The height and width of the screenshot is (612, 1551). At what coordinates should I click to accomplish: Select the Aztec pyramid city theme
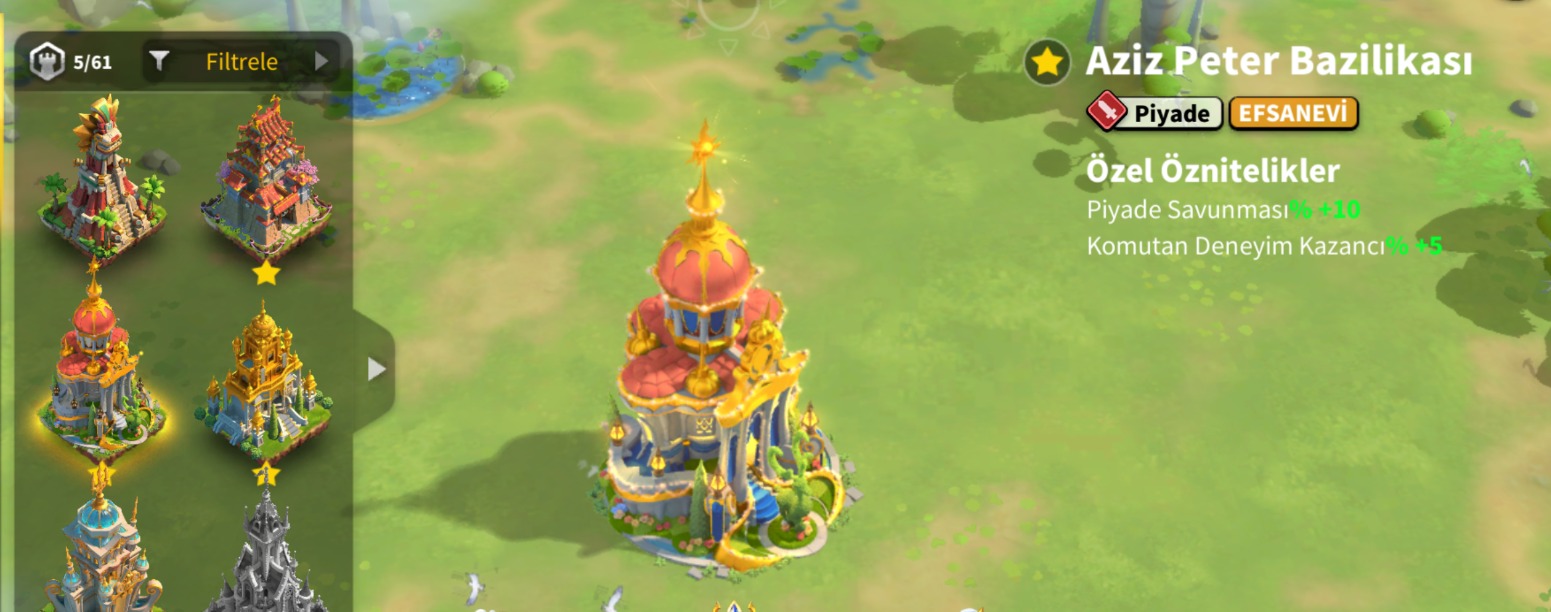click(98, 175)
